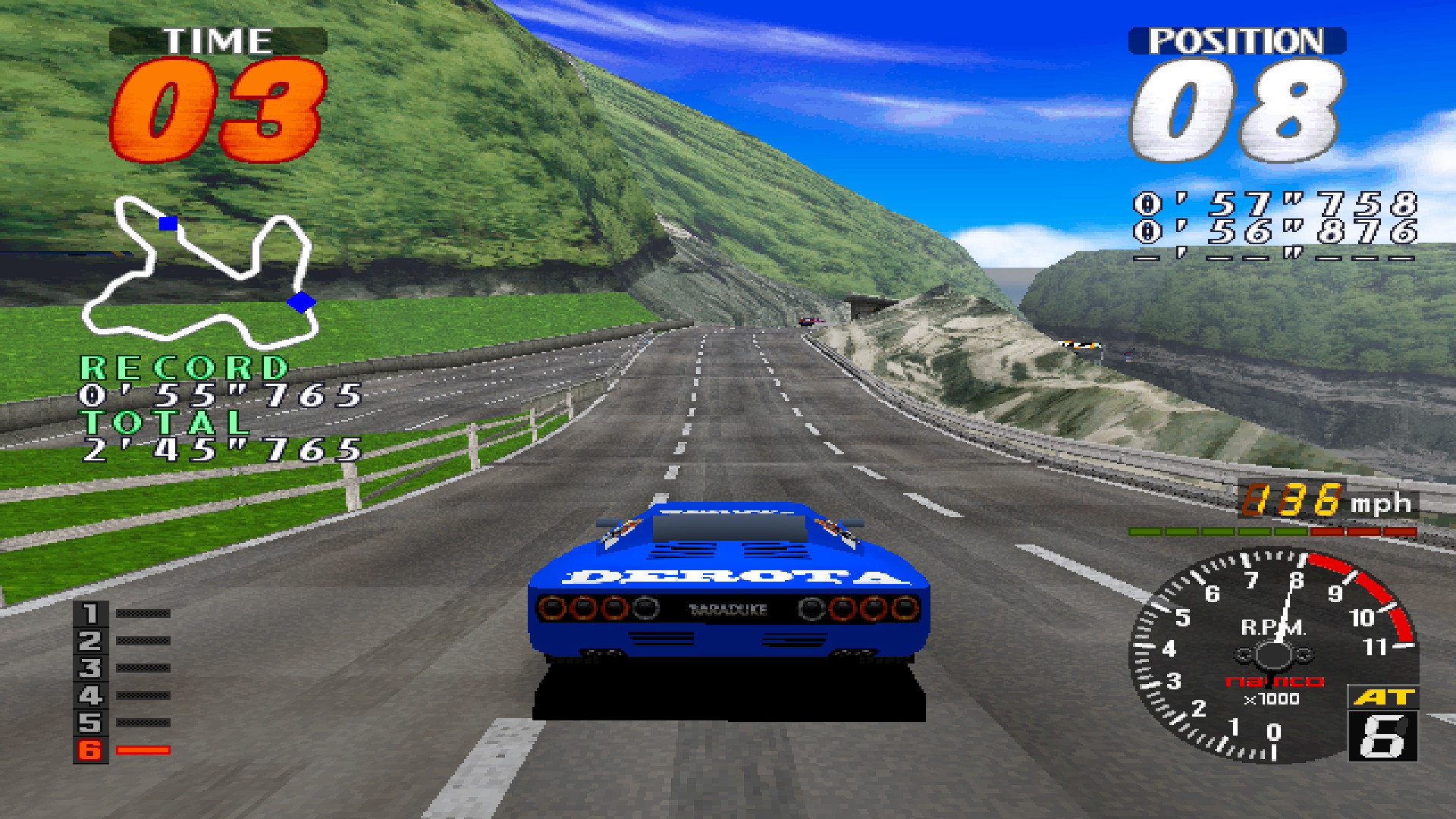Click the AT transmission gear box
1456x819 pixels.
pyautogui.click(x=1382, y=724)
